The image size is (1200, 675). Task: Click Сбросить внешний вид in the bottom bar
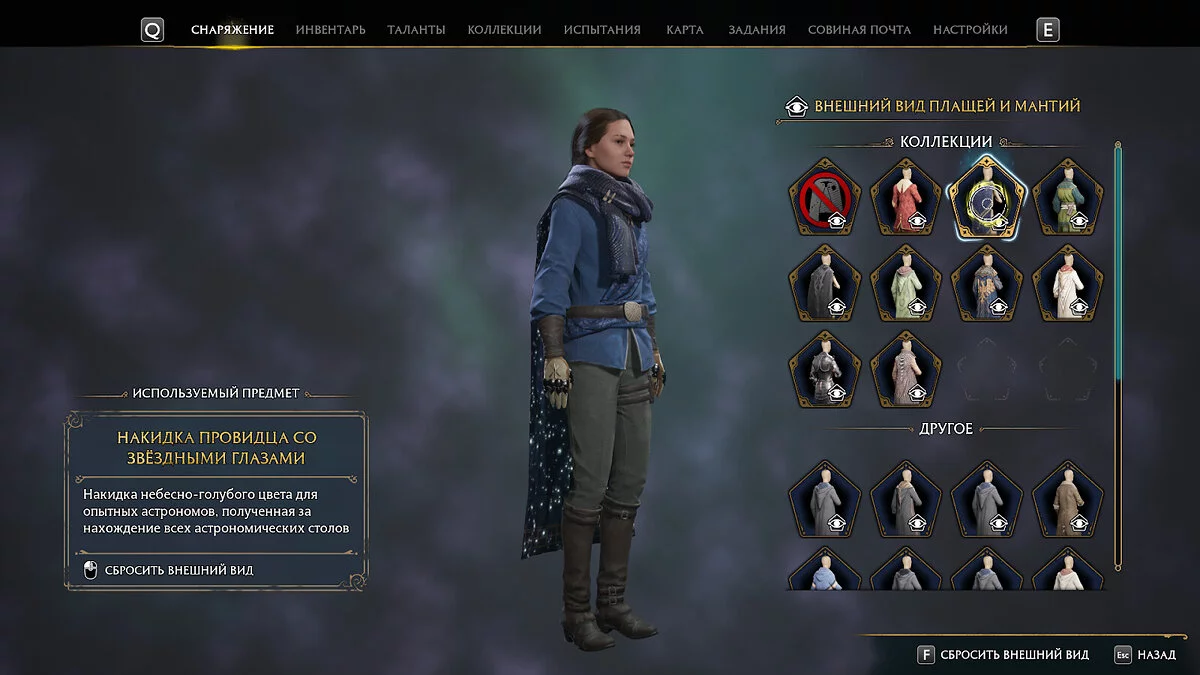[x=1003, y=655]
